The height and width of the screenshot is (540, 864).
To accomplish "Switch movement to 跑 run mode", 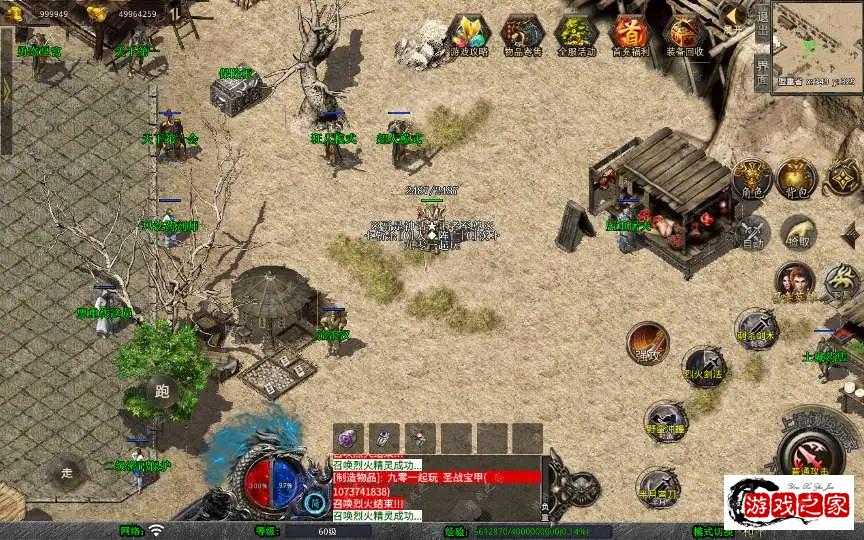I will (162, 392).
